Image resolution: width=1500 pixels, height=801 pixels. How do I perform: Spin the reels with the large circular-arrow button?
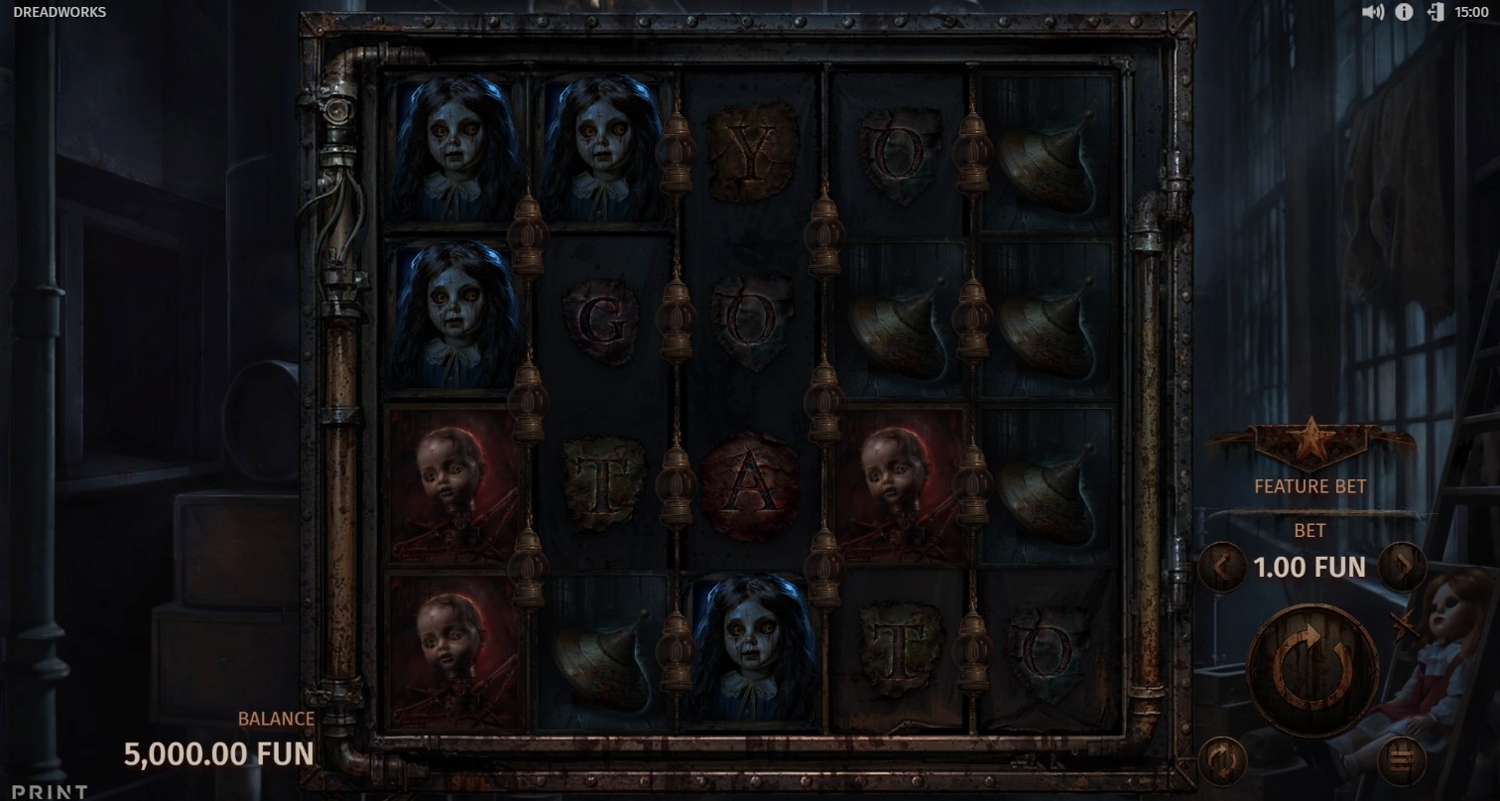1313,670
